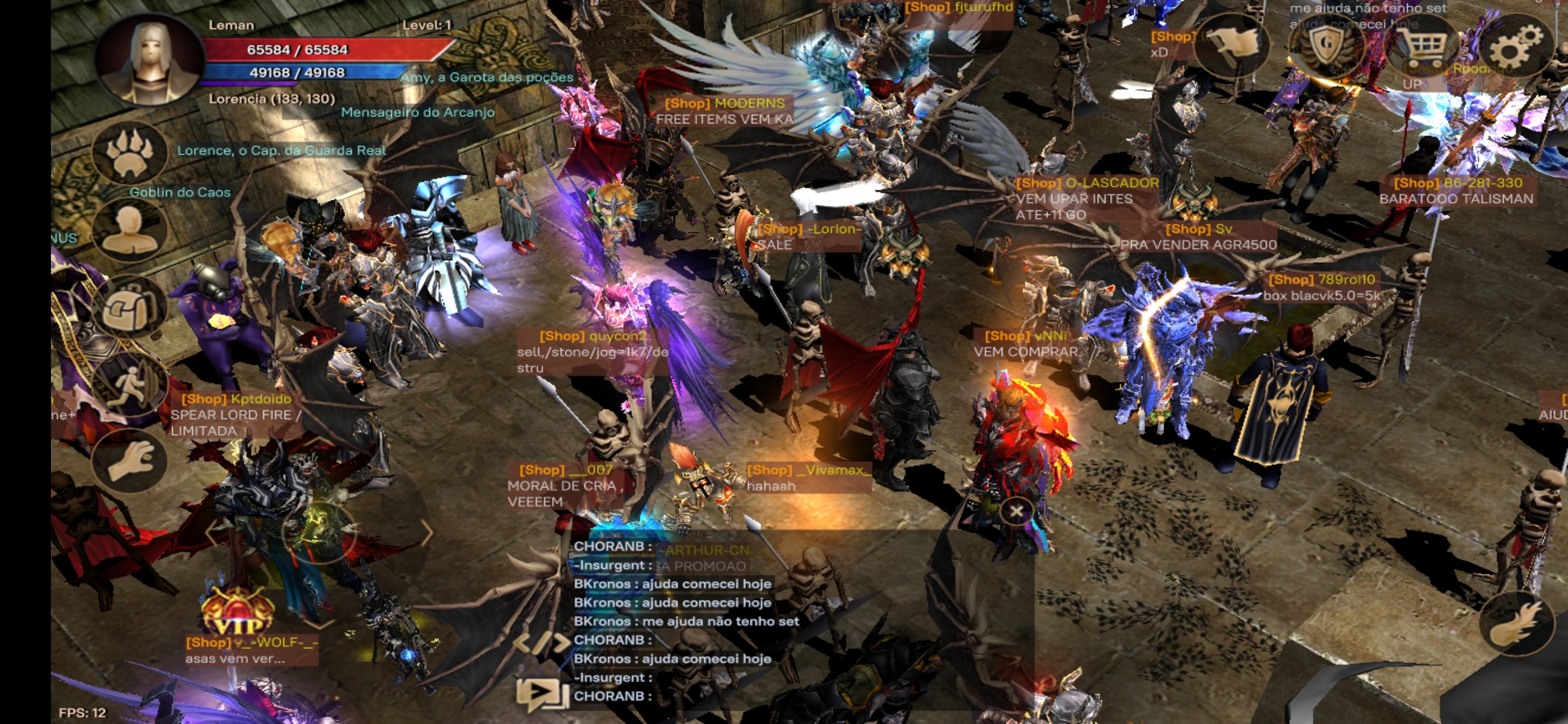Tap the chat send message icon

pyautogui.click(x=539, y=693)
